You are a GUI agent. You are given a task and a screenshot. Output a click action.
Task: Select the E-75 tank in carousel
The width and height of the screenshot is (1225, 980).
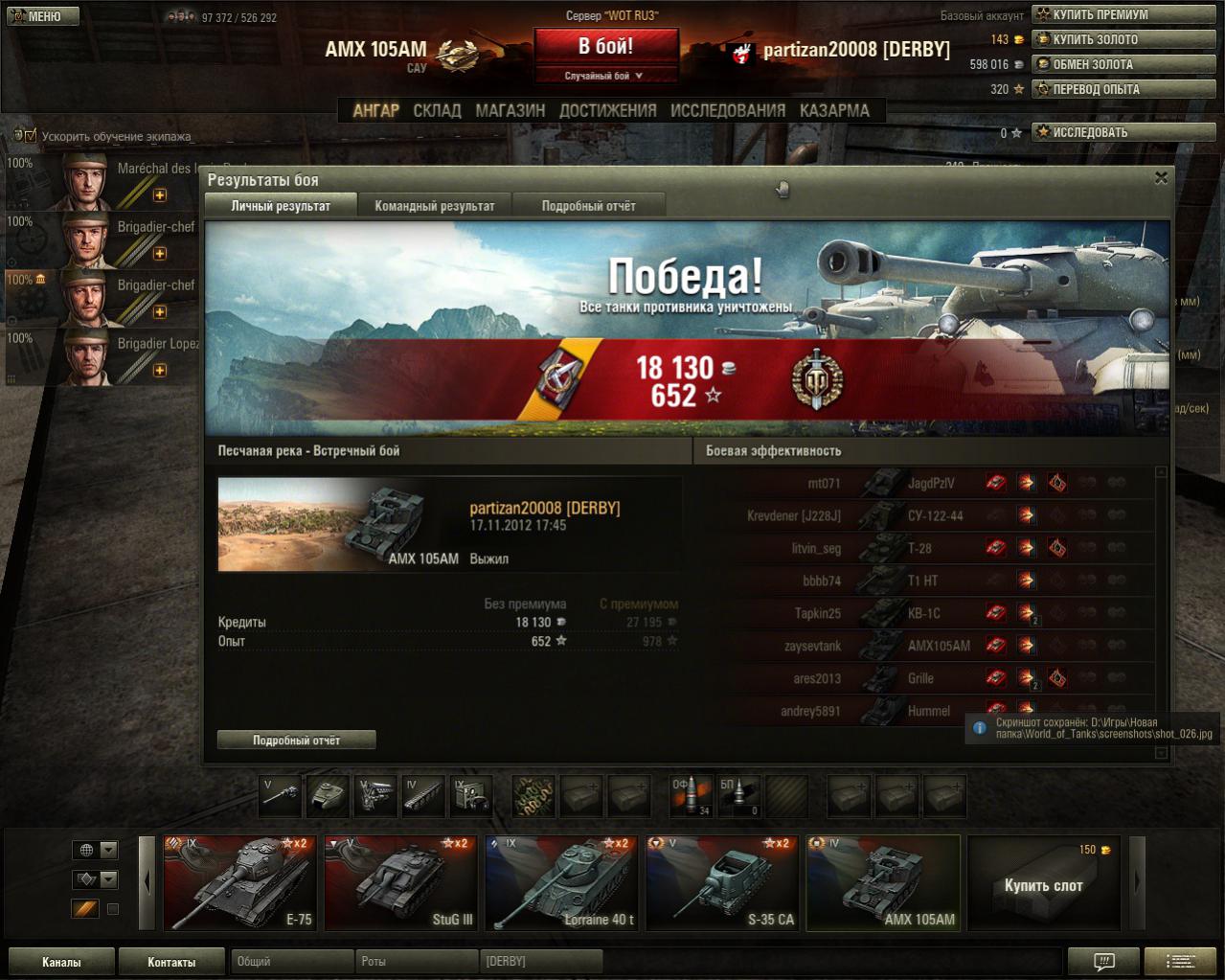click(x=239, y=882)
